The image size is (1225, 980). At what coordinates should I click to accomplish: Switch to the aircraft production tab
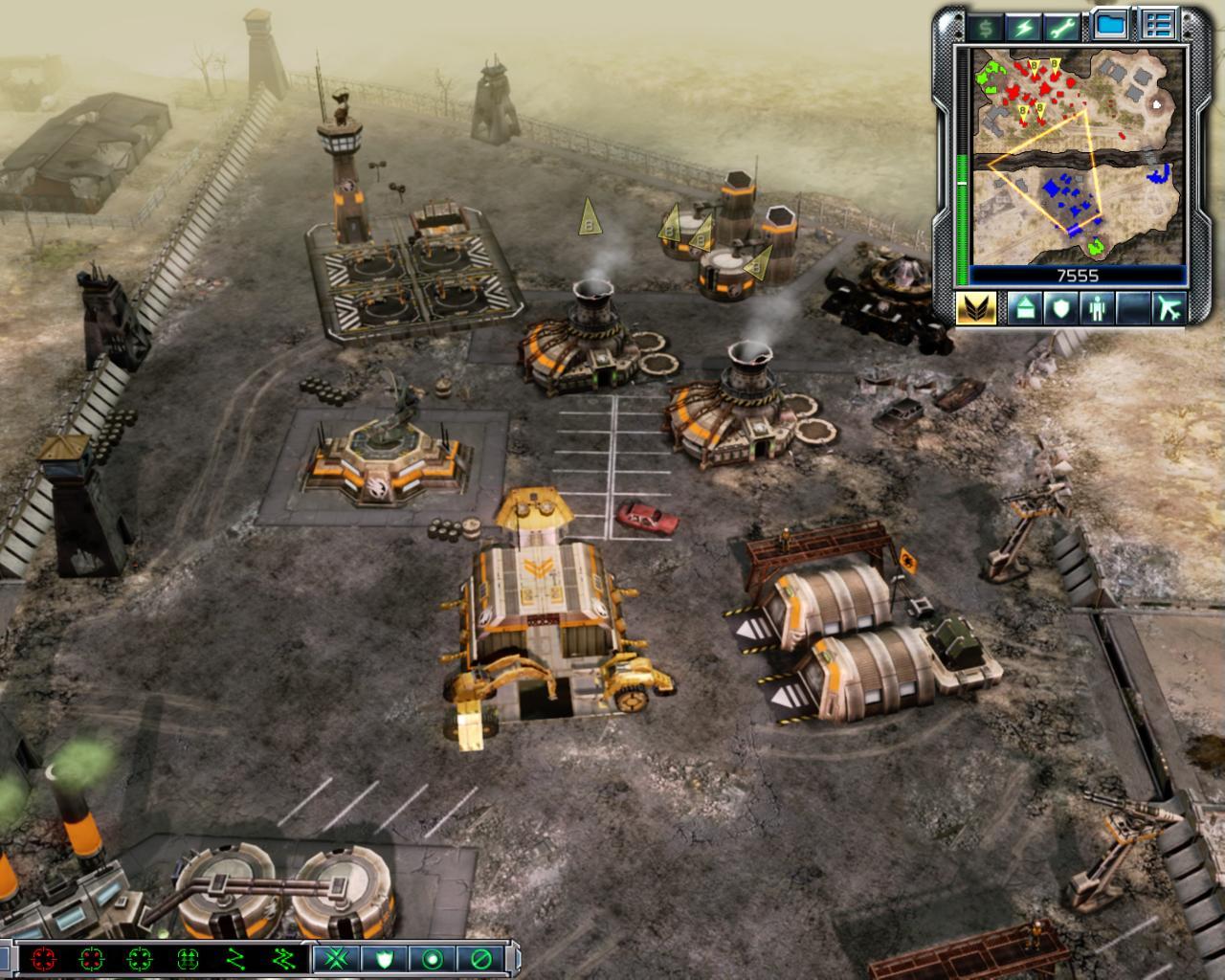(x=1169, y=309)
